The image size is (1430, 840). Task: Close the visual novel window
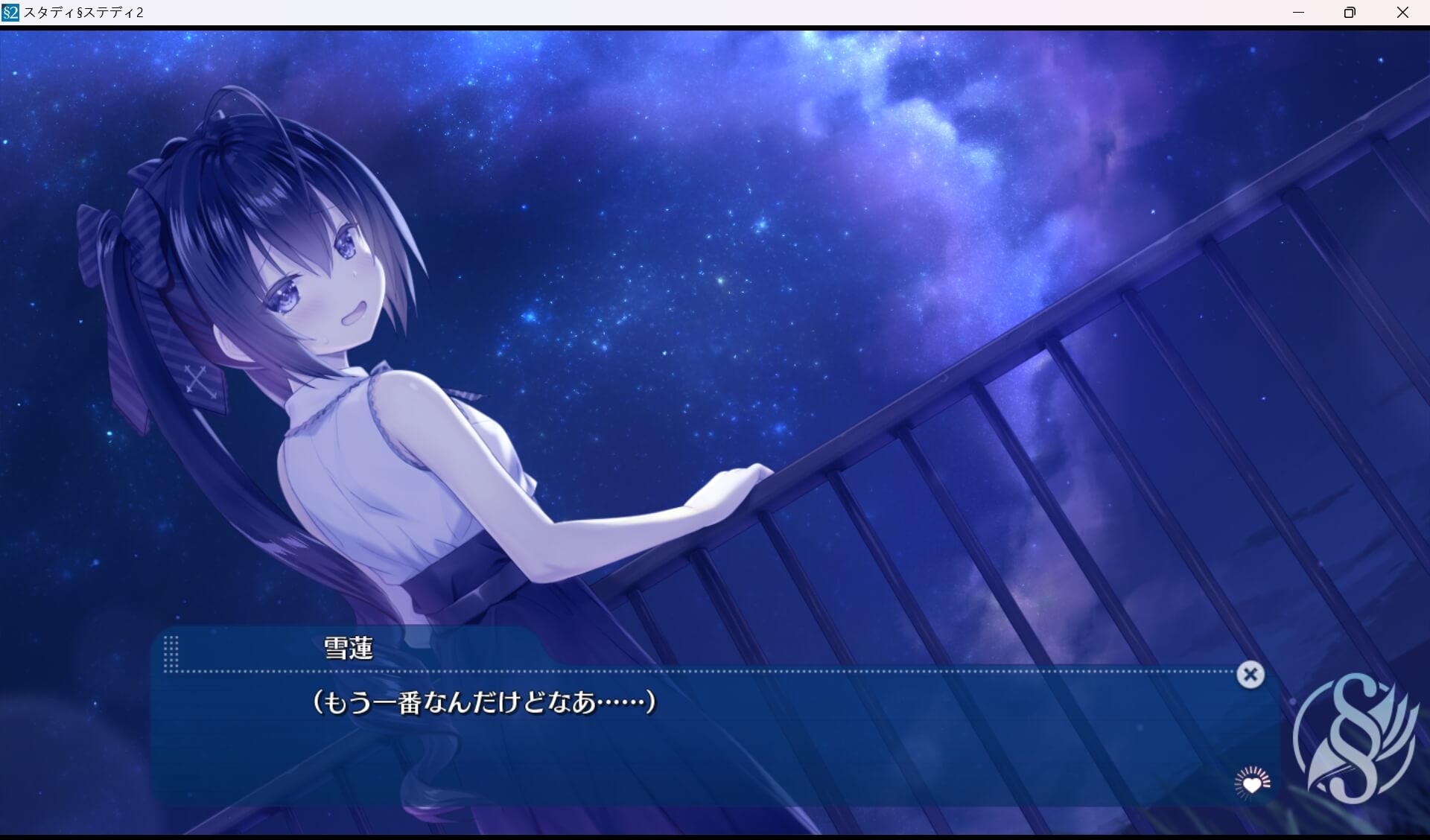pyautogui.click(x=1403, y=12)
